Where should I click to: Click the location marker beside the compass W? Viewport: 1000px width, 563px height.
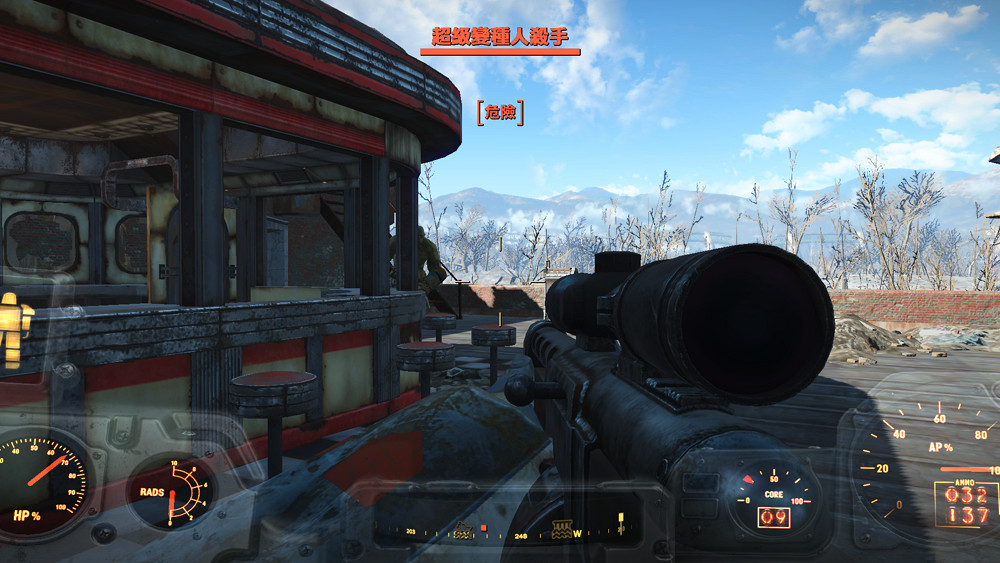pyautogui.click(x=561, y=526)
